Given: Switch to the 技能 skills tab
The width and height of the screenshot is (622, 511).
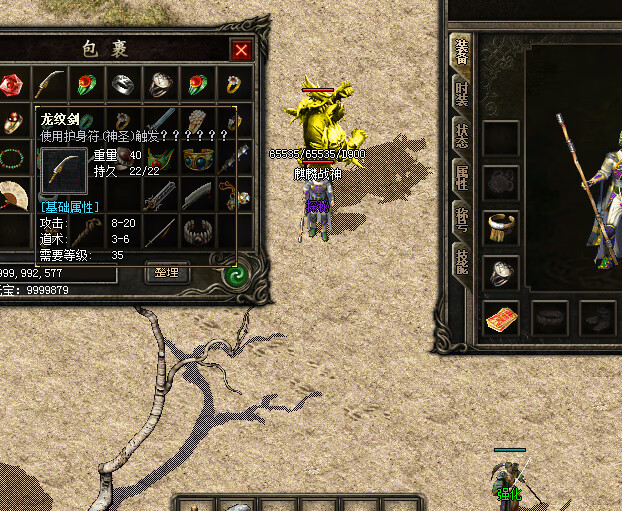Looking at the screenshot, I should (461, 262).
